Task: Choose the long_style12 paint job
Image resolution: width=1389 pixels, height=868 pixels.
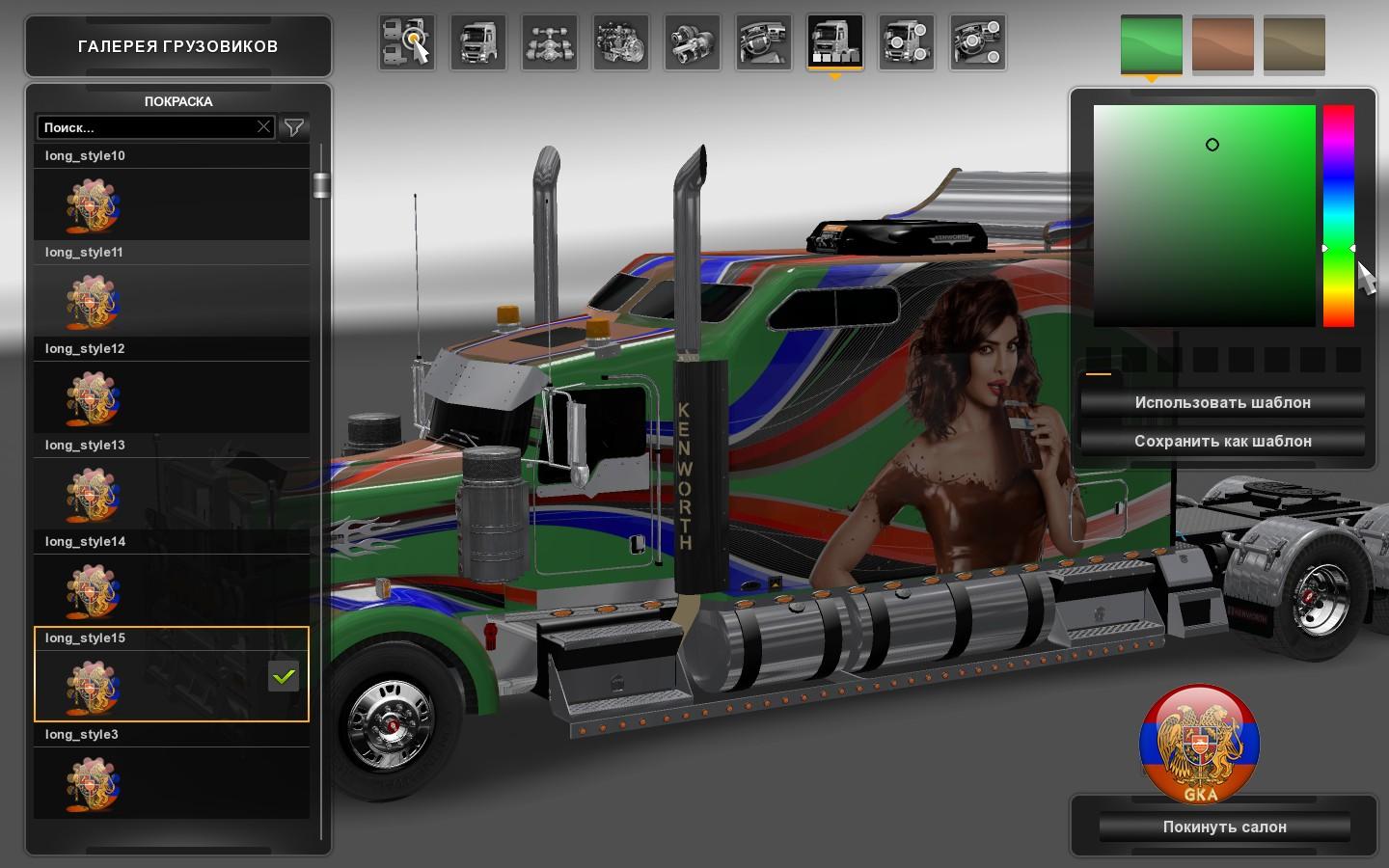Action: pyautogui.click(x=172, y=396)
